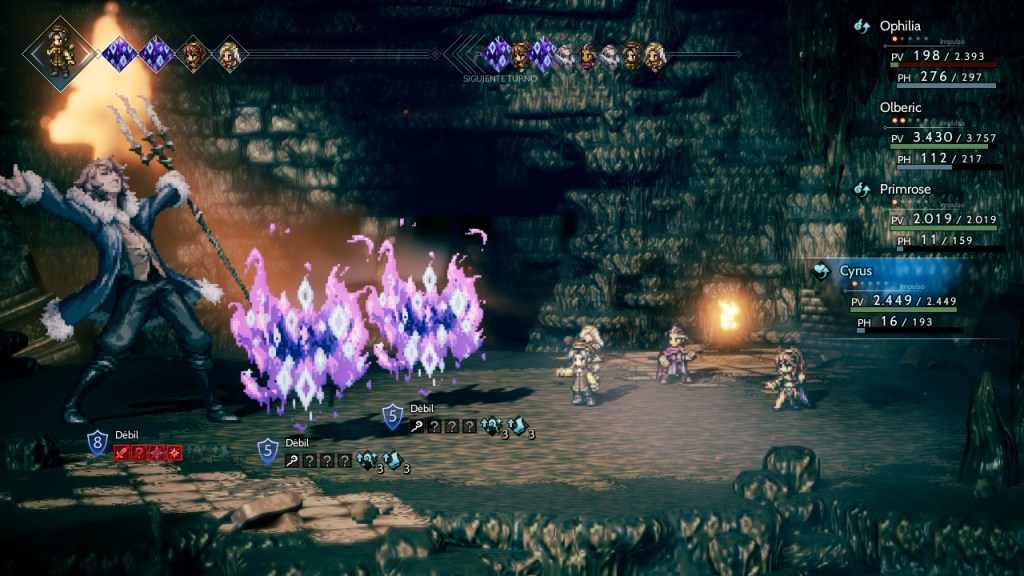Click the boss's shield icon showing 8
Viewport: 1024px width, 576px height.
click(96, 442)
